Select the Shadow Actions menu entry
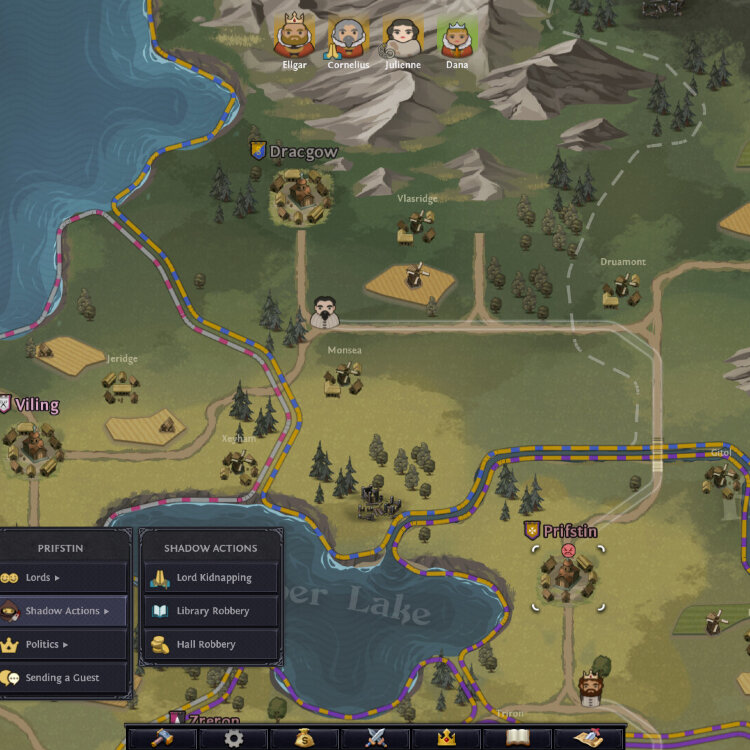The width and height of the screenshot is (750, 750). point(64,611)
